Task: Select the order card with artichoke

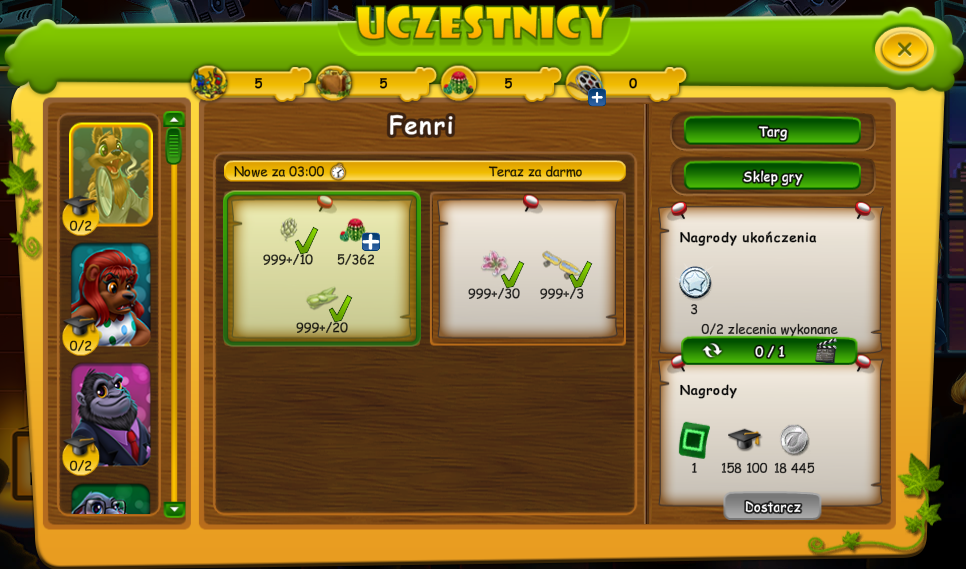Action: [322, 269]
